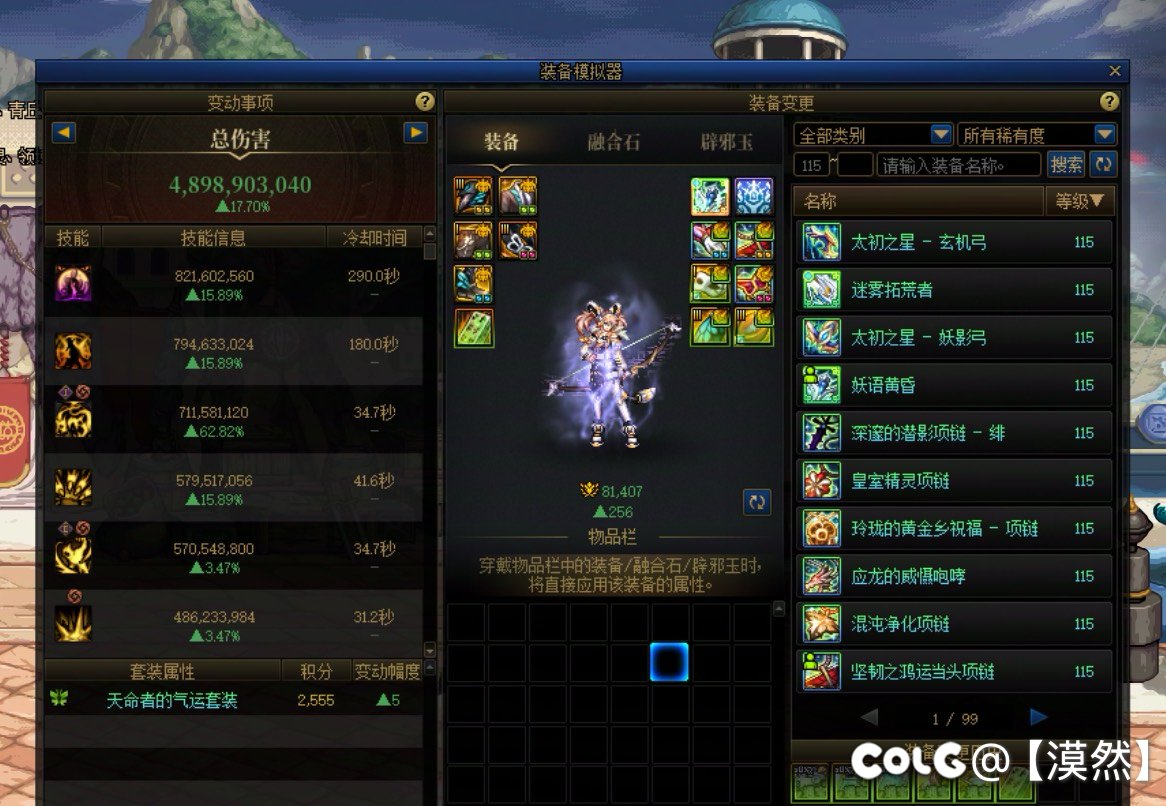Select 太初之星 - 玄机弓 from the list
Image resolution: width=1166 pixels, height=806 pixels.
(955, 242)
